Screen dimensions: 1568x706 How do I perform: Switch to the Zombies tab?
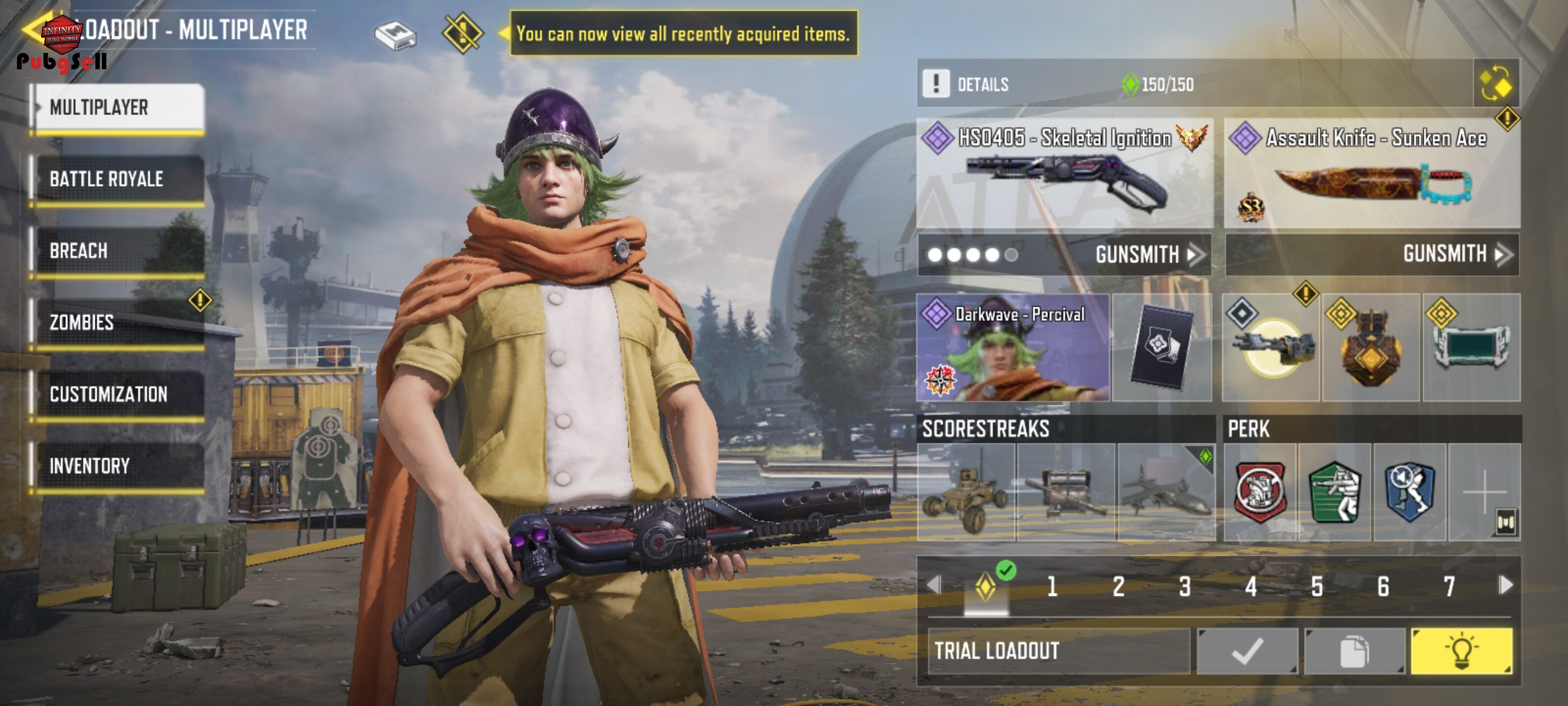coord(119,323)
